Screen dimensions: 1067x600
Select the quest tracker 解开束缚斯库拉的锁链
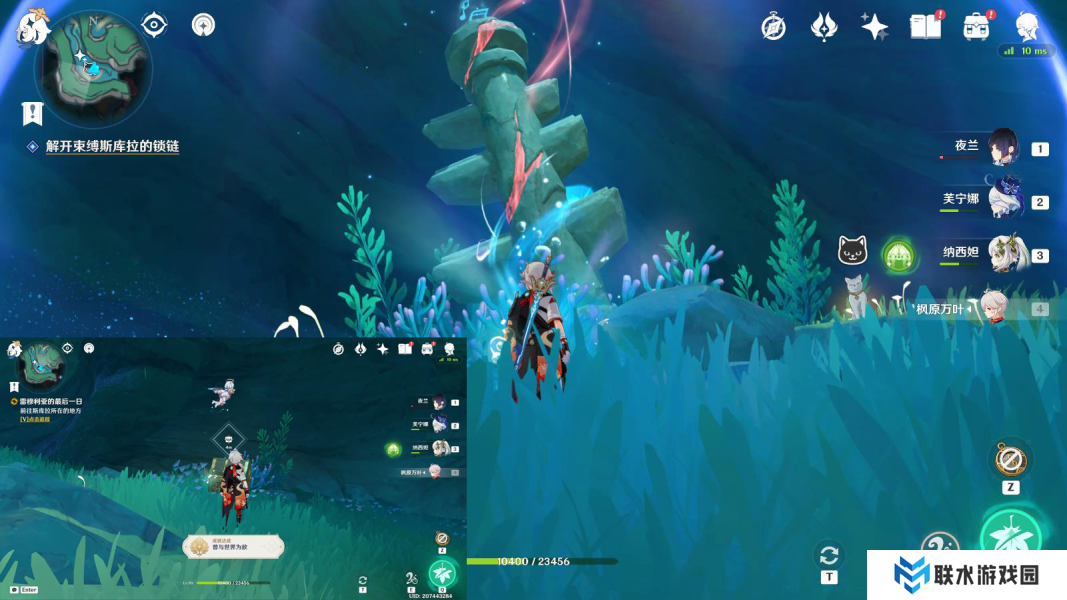(x=112, y=146)
